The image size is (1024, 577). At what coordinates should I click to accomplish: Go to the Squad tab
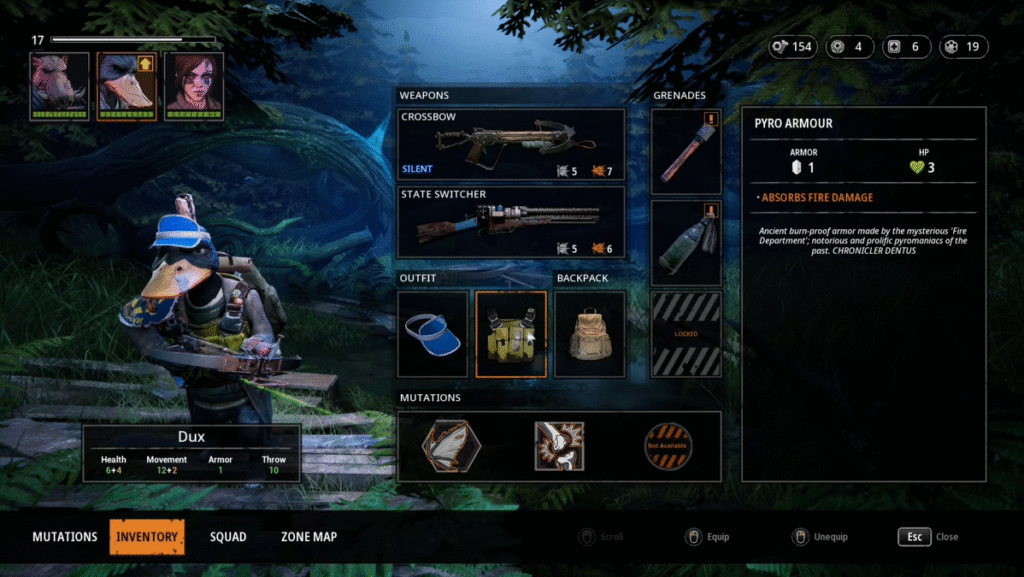[228, 537]
